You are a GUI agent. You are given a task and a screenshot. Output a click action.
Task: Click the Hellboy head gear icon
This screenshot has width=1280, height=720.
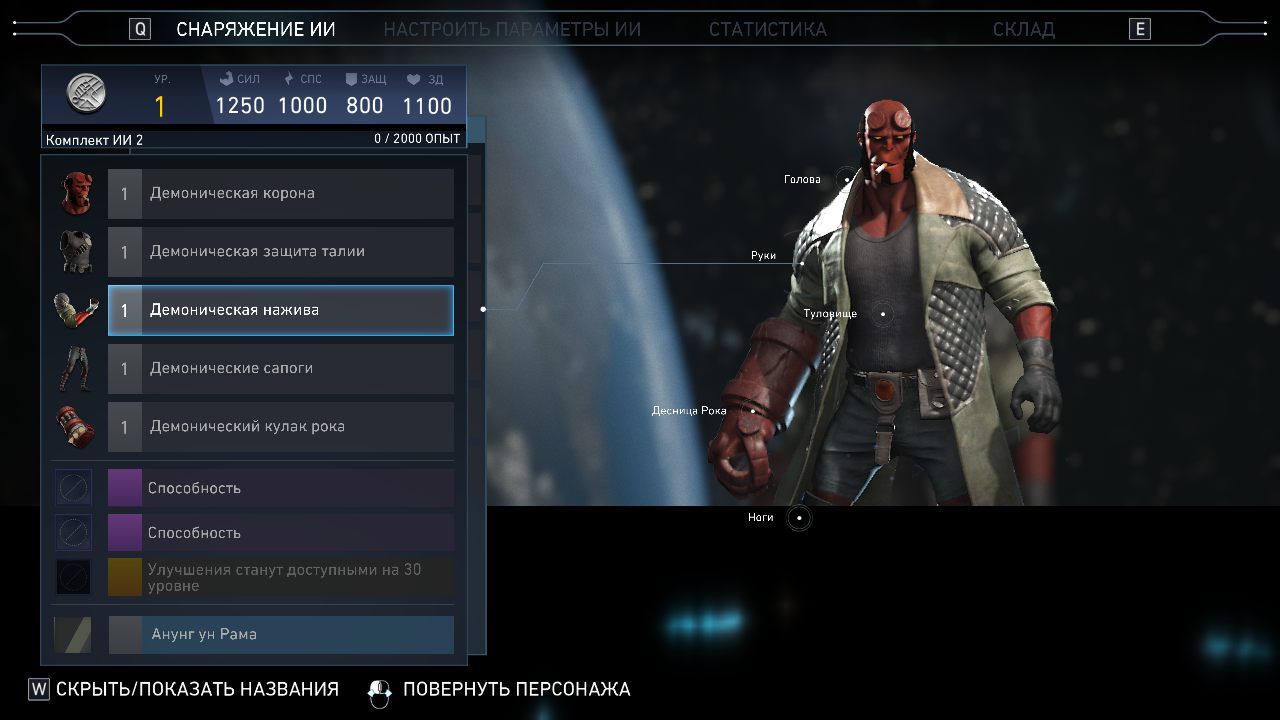[x=76, y=193]
